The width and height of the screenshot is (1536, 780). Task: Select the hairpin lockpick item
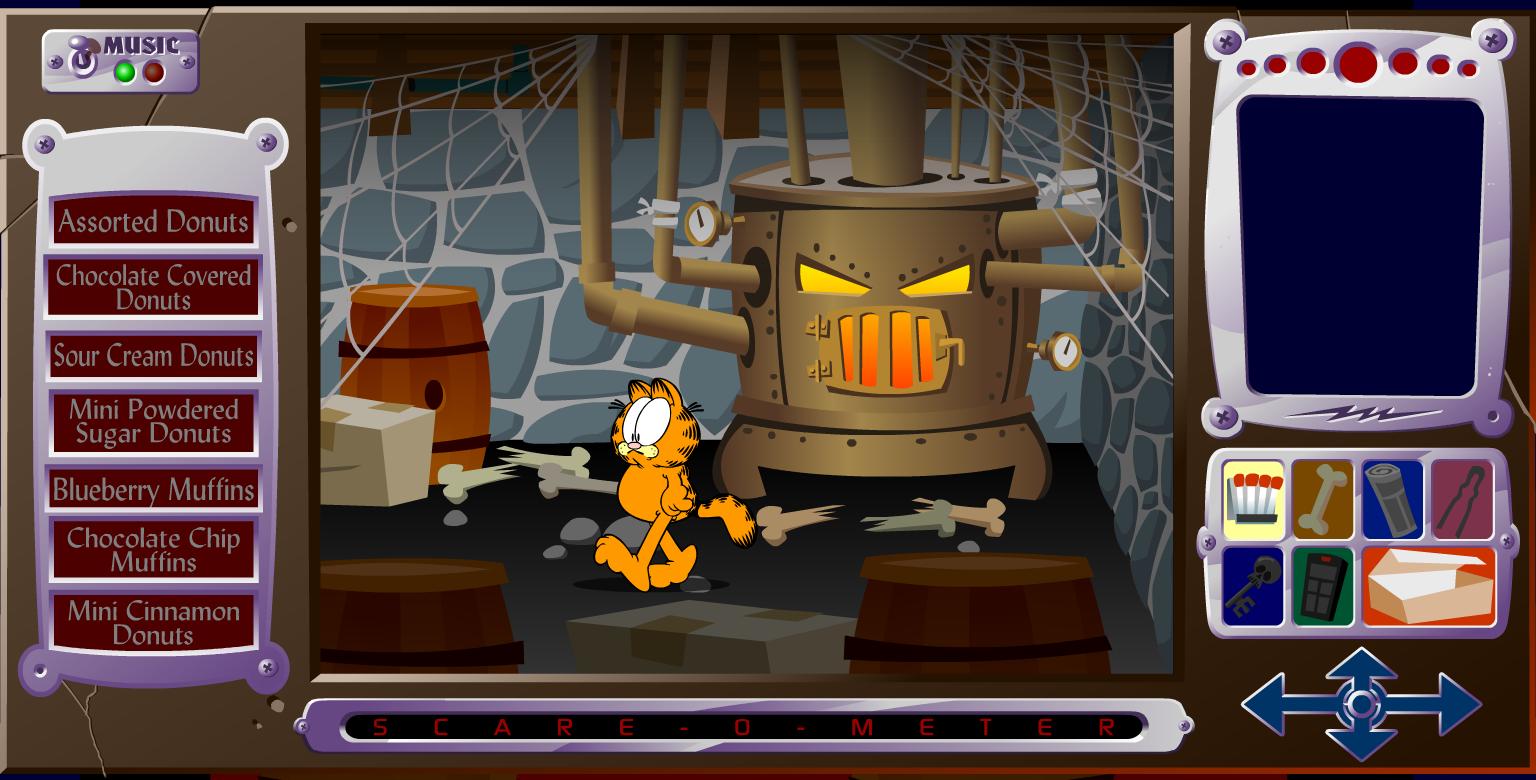coord(1461,497)
